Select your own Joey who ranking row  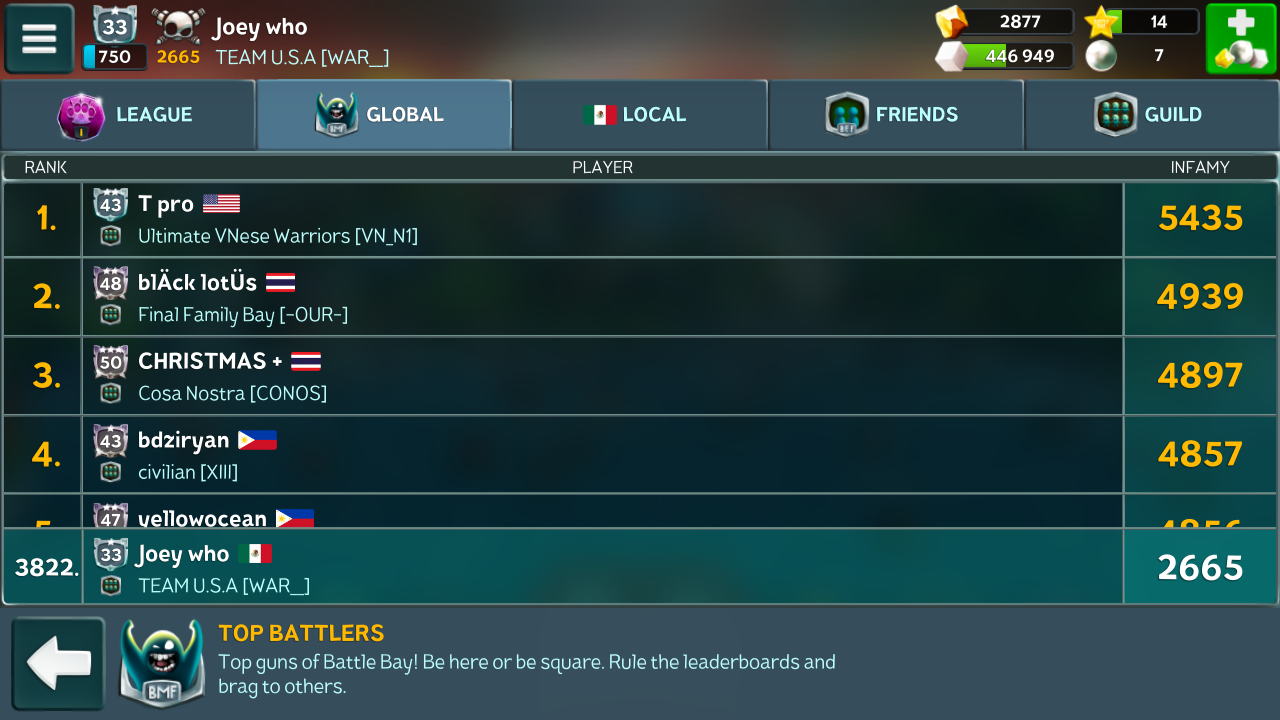pyautogui.click(x=602, y=567)
